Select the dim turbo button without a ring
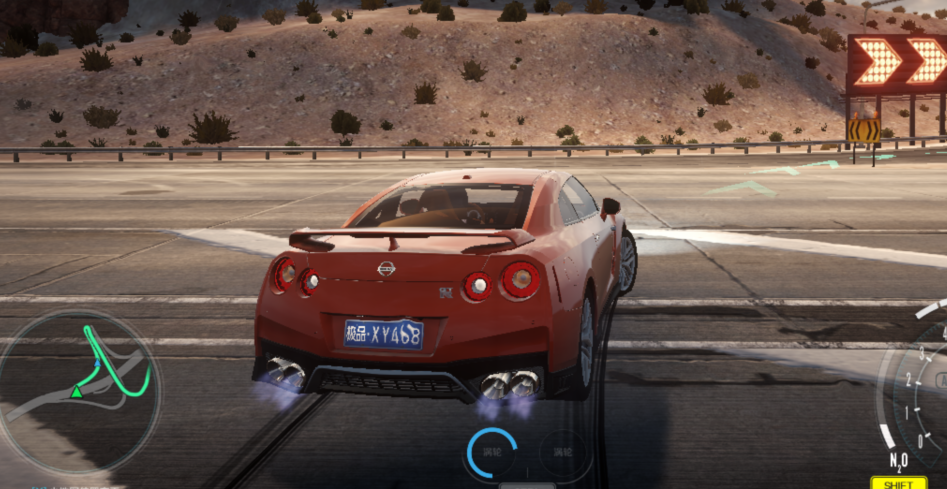Viewport: 947px width, 489px height. click(x=562, y=453)
